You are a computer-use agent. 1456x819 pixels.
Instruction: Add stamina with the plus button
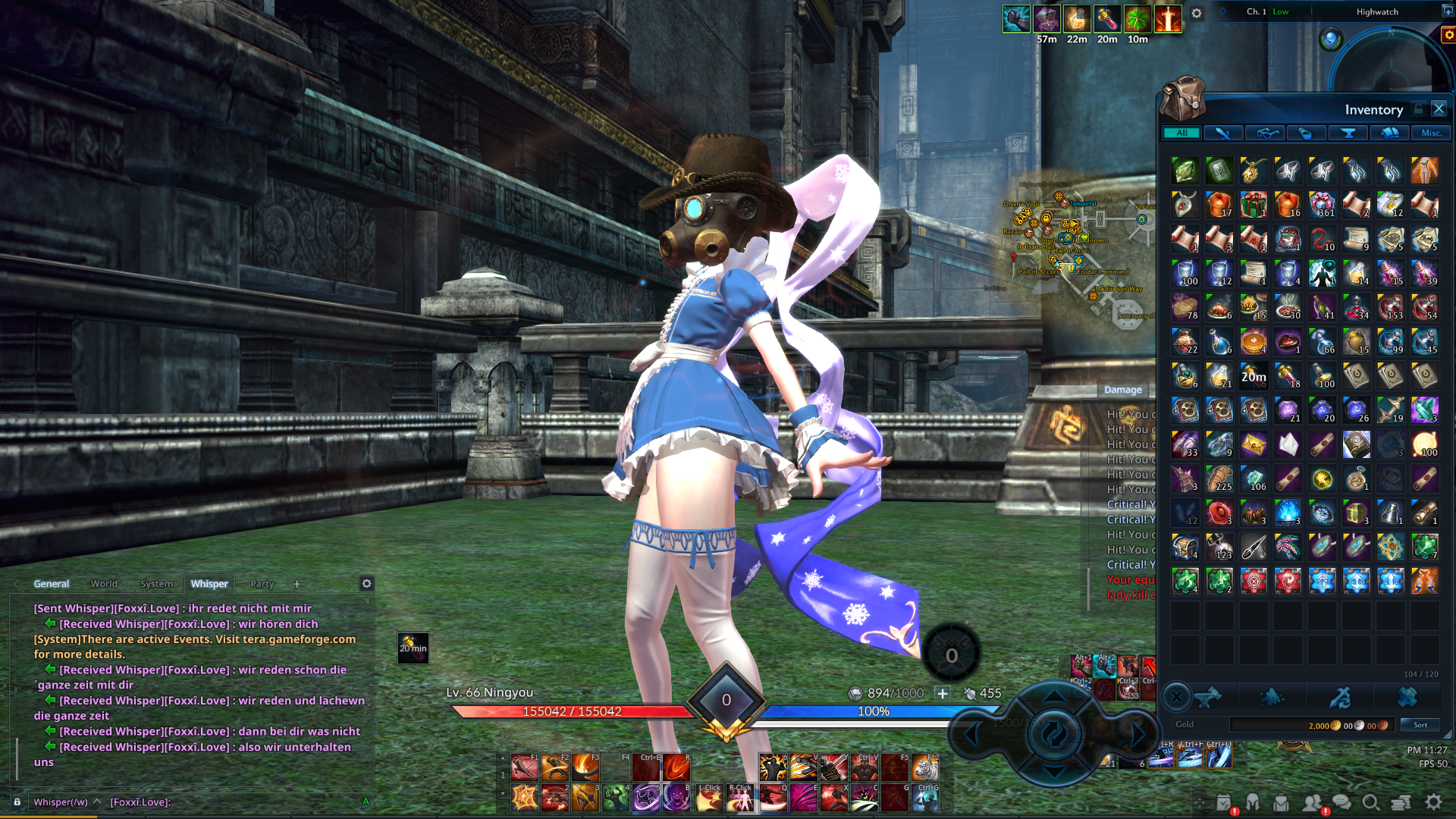click(942, 693)
